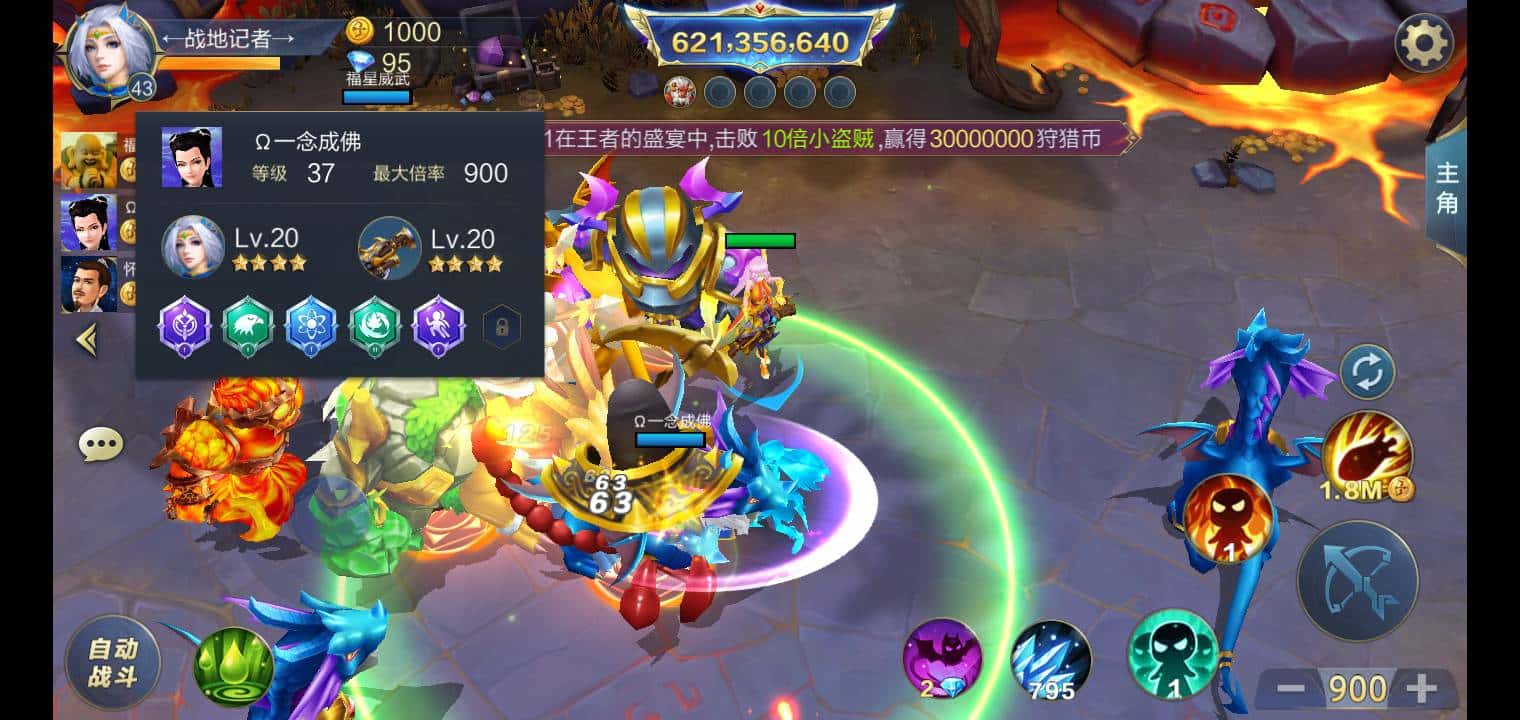Increase the 900 bet value with plus button
1520x720 pixels.
point(1421,686)
